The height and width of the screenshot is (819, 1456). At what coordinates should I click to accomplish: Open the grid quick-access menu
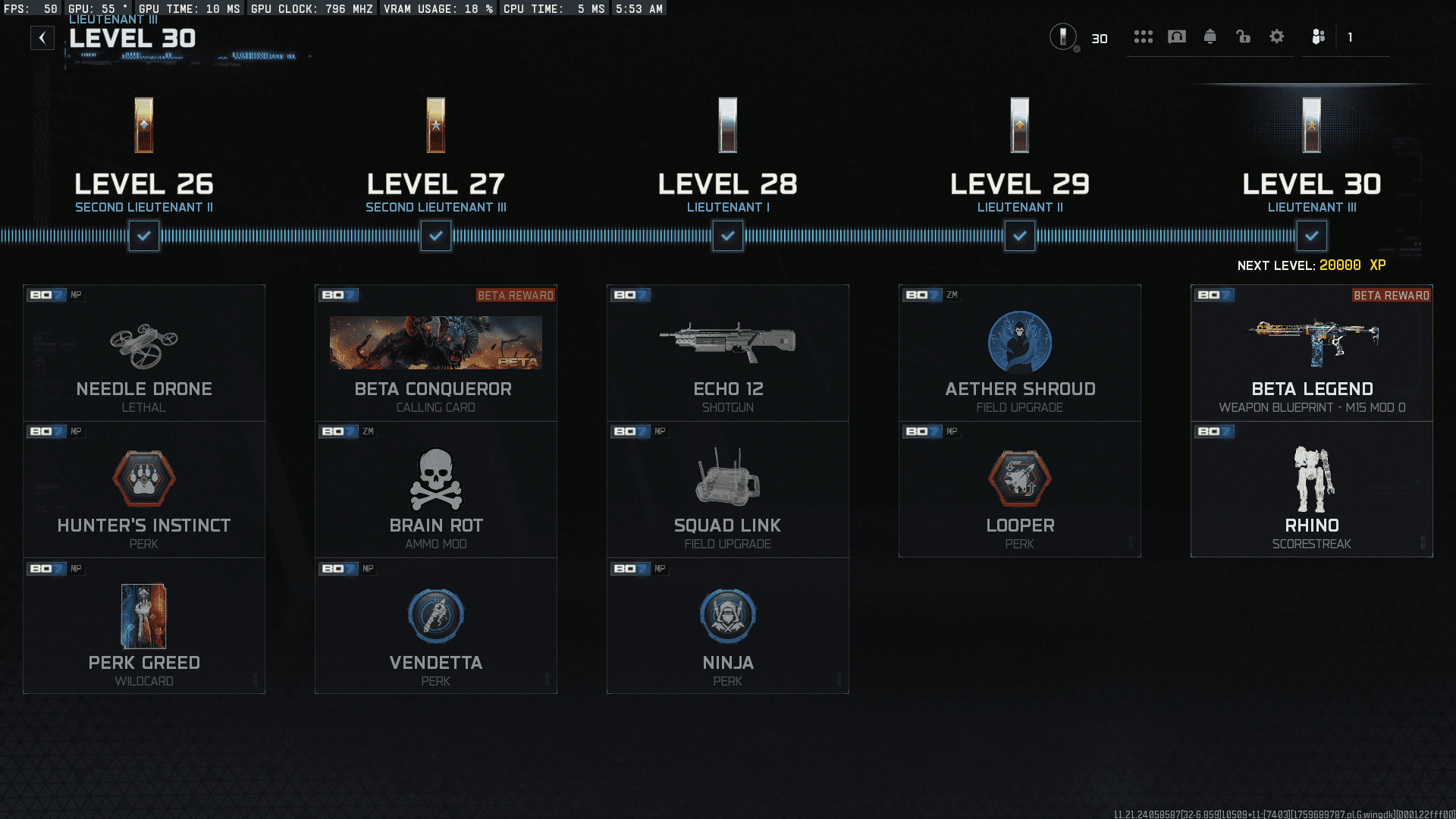point(1144,36)
